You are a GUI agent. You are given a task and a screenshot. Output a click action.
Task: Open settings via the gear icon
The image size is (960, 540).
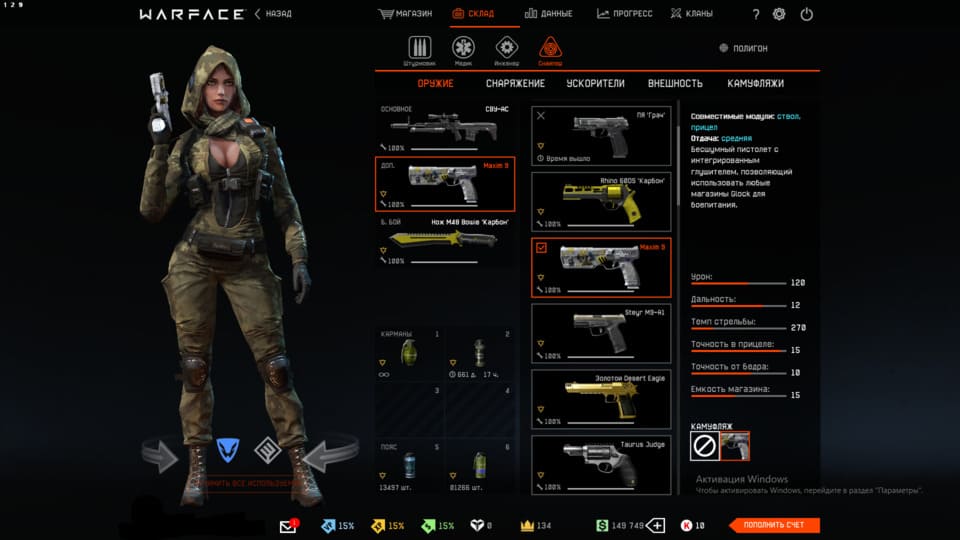[x=779, y=14]
